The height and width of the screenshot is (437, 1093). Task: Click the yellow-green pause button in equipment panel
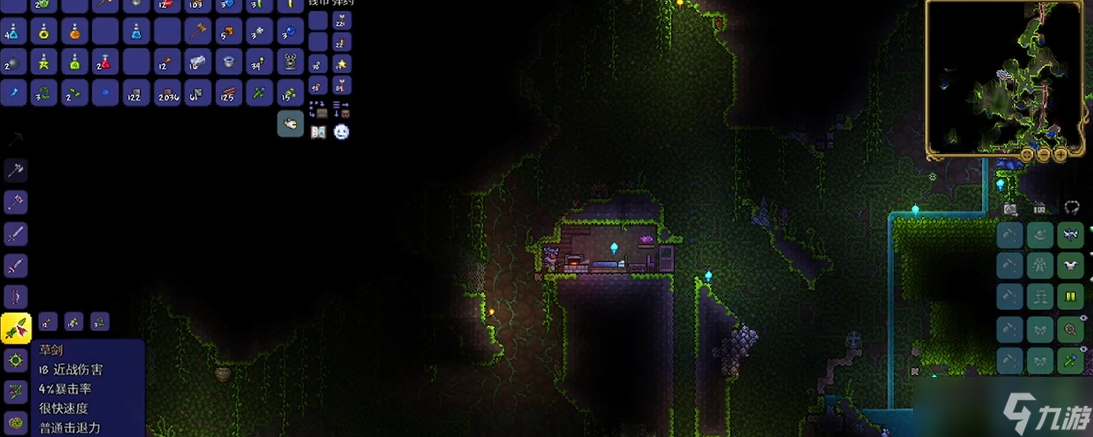pyautogui.click(x=1071, y=296)
